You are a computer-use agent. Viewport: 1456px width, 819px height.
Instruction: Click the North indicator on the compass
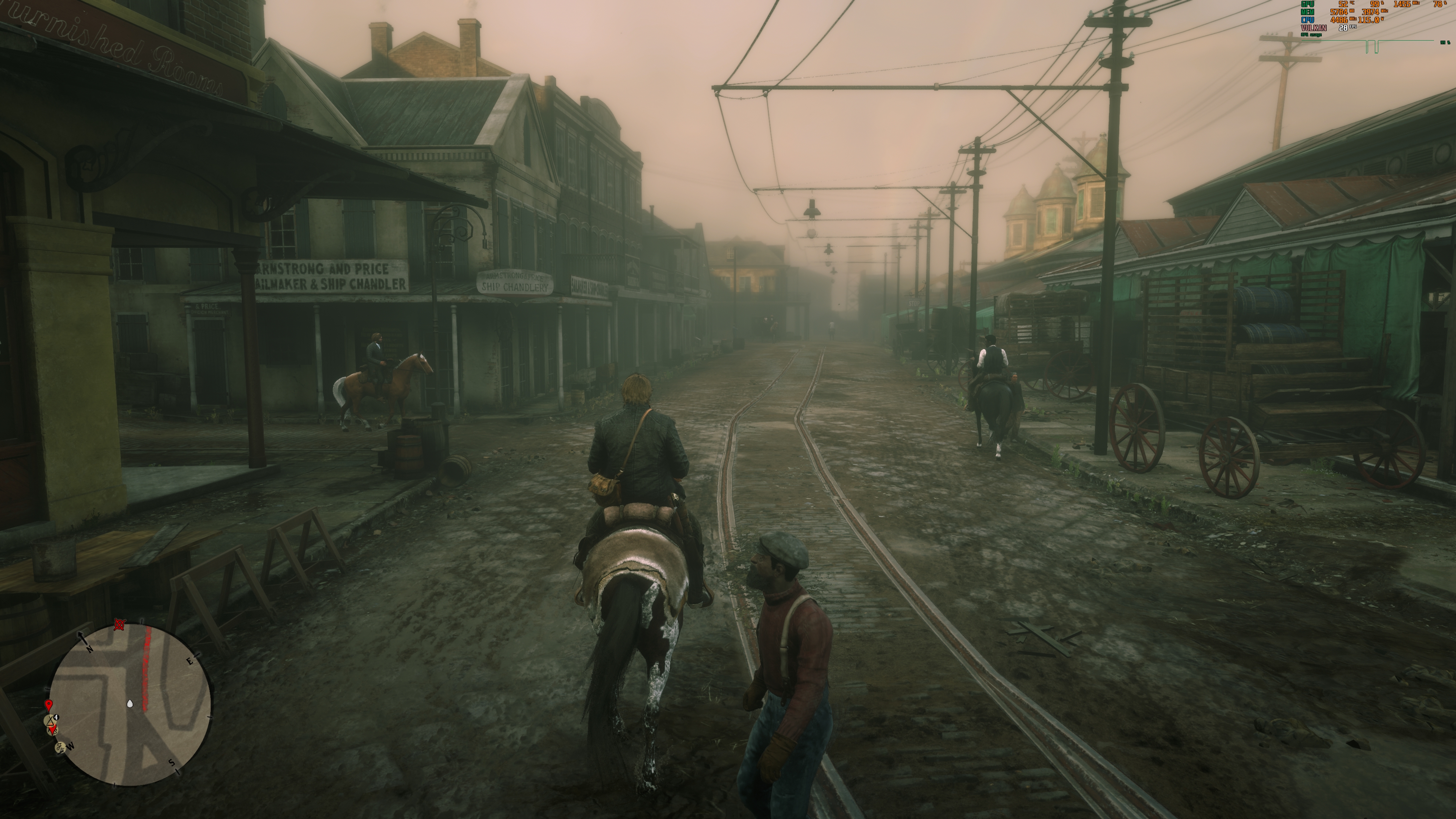tap(89, 649)
